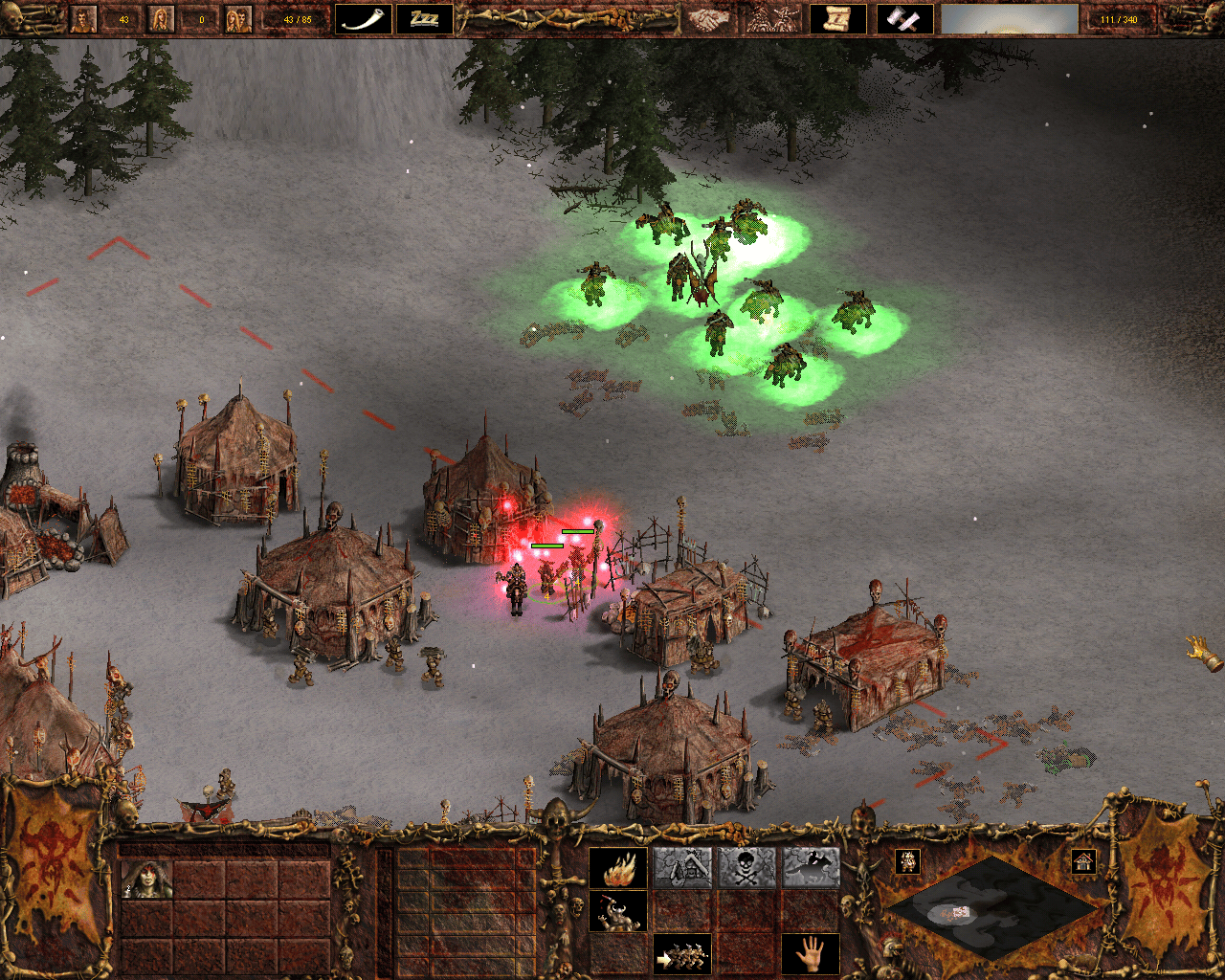1225x980 pixels.
Task: Toggle the house filter button beside the minimap
Action: (x=1082, y=861)
